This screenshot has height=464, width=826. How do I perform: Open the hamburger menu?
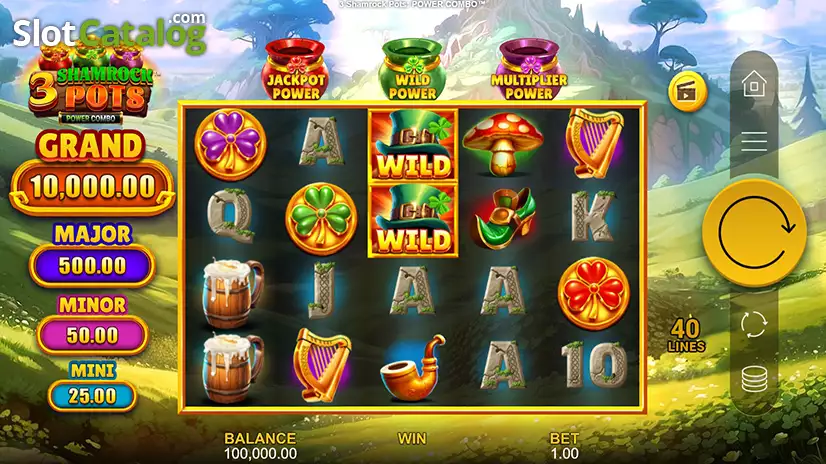click(x=754, y=142)
